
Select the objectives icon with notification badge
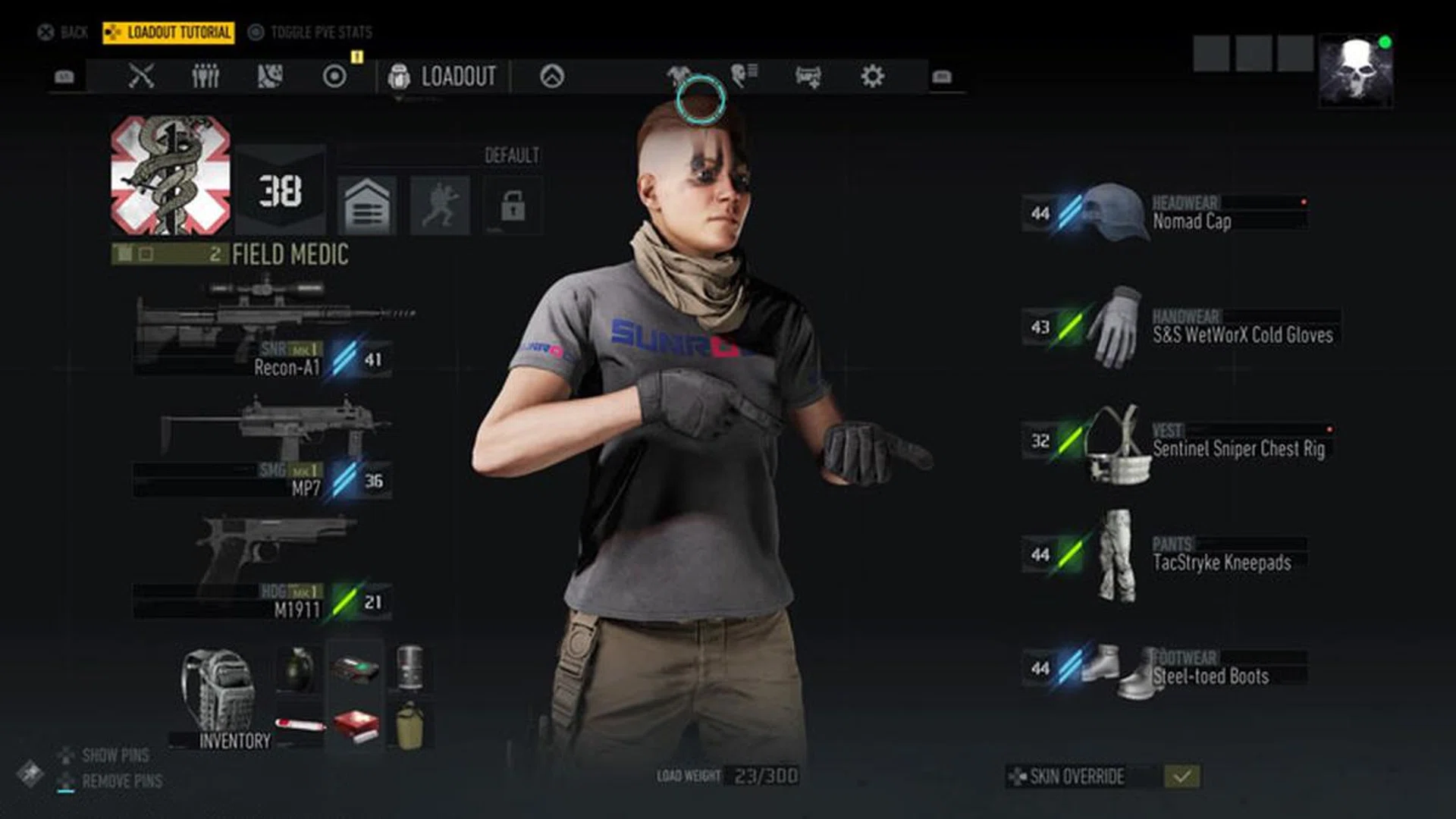point(332,76)
